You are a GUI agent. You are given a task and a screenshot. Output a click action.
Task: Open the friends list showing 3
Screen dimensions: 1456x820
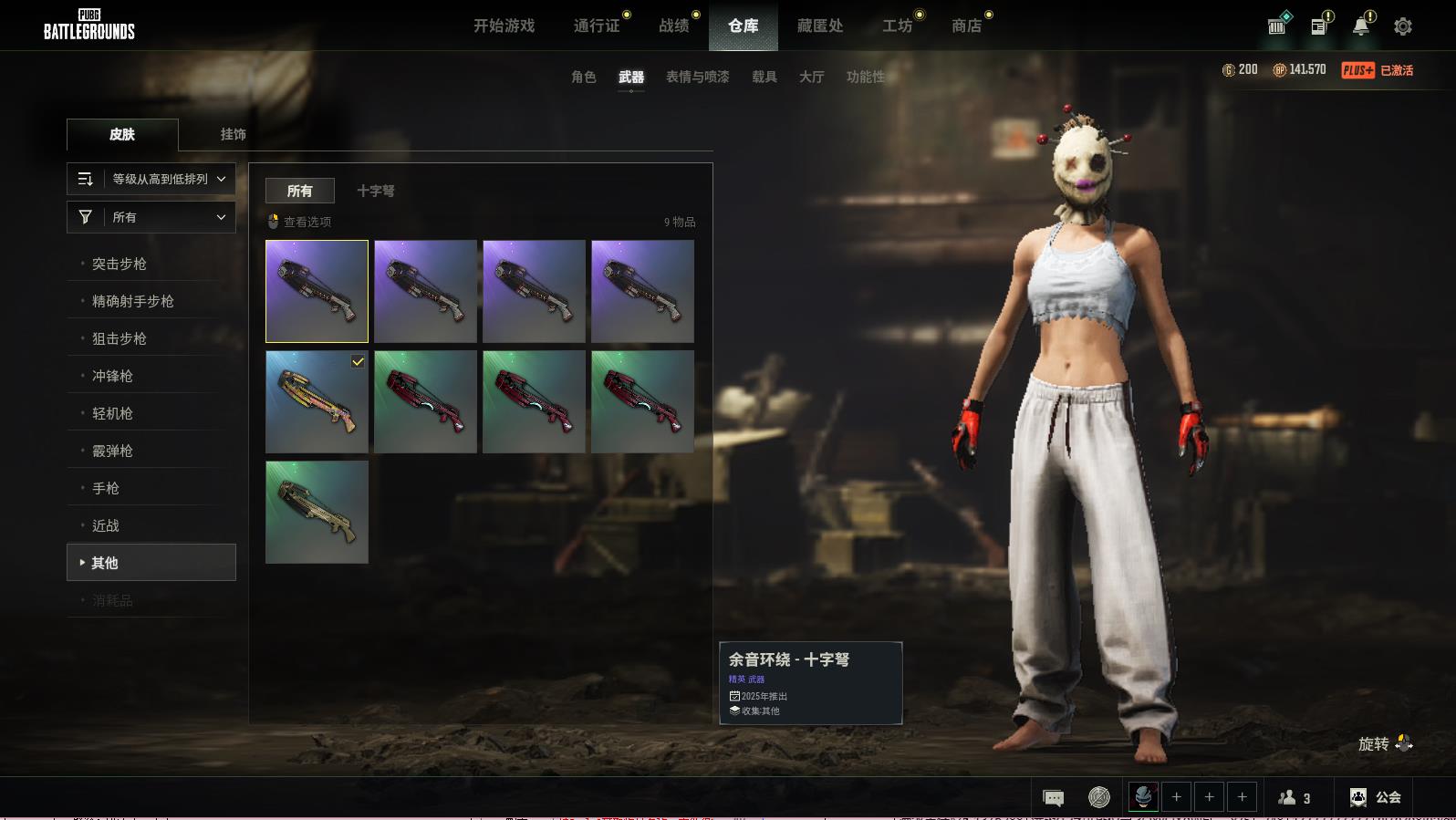1295,798
